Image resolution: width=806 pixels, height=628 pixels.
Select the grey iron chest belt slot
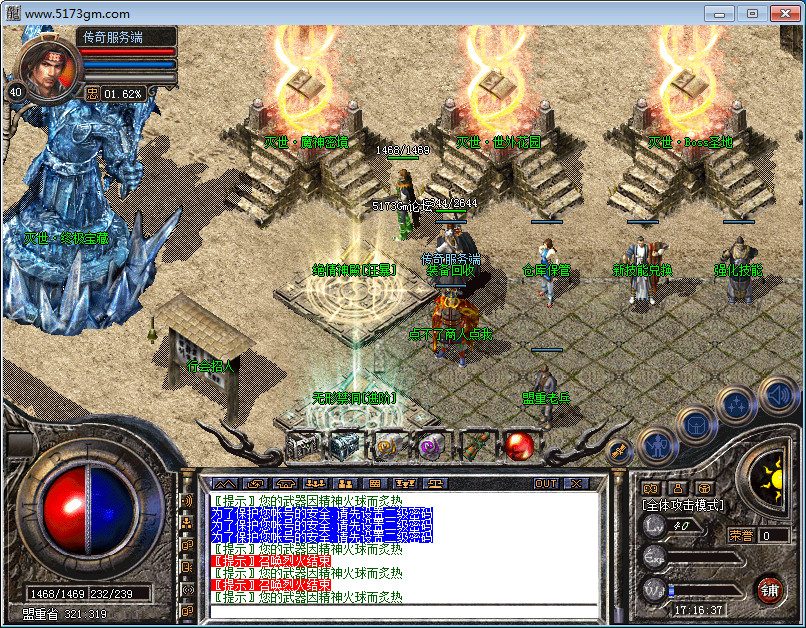click(302, 445)
